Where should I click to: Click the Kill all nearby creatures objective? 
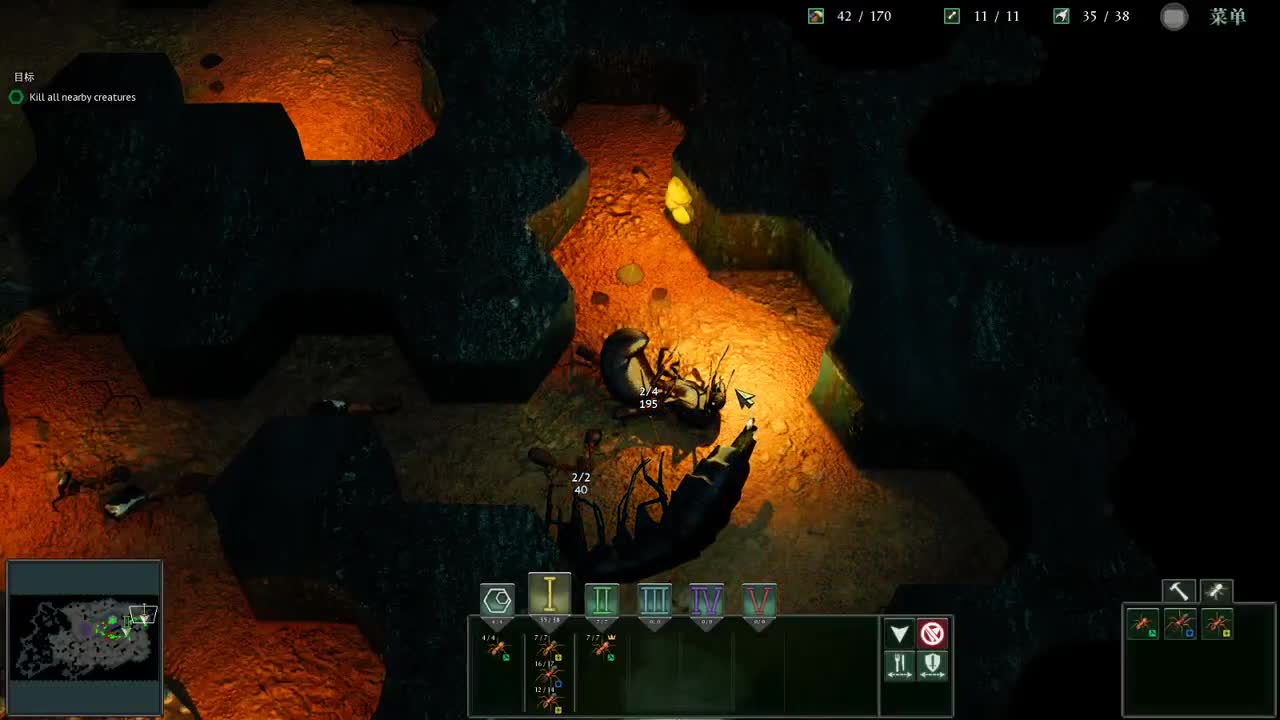(x=82, y=97)
